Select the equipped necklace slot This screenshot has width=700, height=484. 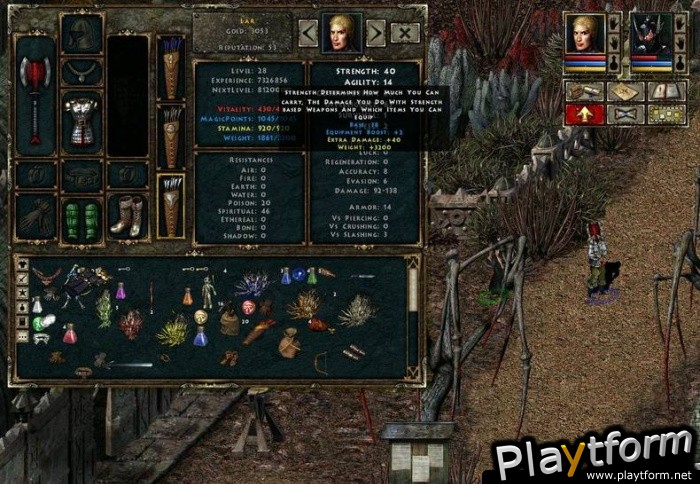82,72
